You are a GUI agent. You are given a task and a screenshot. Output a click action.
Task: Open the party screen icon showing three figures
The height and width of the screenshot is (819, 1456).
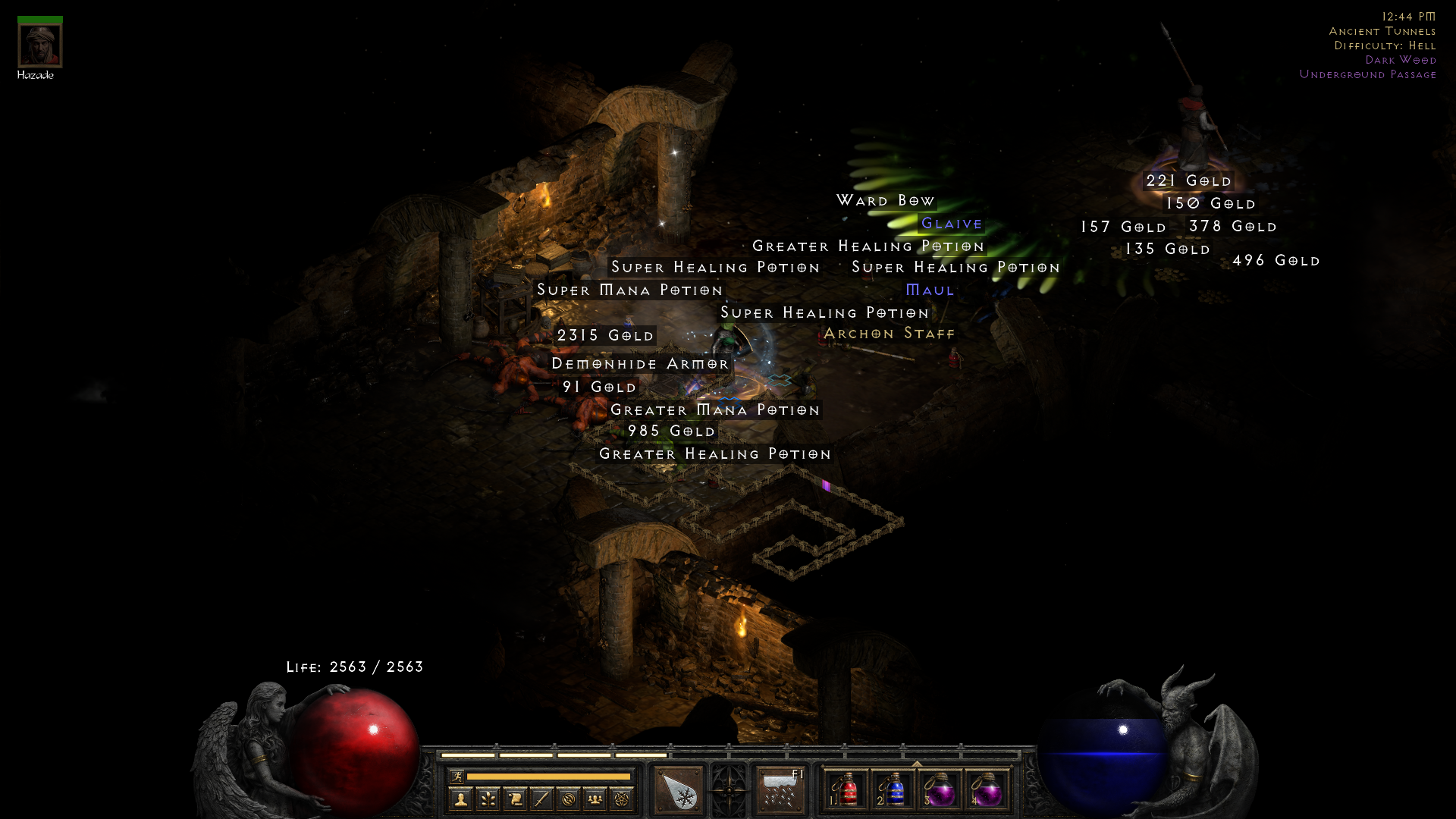point(594,797)
